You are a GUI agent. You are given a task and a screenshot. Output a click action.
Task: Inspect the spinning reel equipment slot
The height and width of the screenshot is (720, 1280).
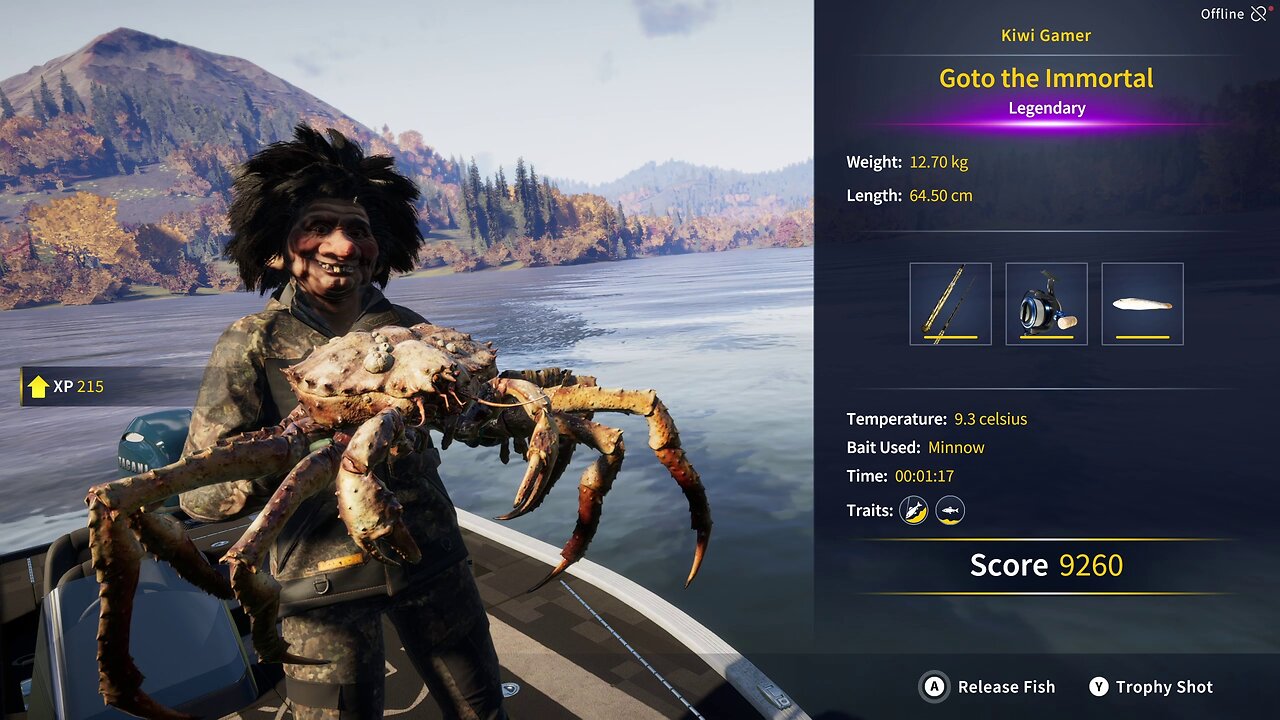1046,304
